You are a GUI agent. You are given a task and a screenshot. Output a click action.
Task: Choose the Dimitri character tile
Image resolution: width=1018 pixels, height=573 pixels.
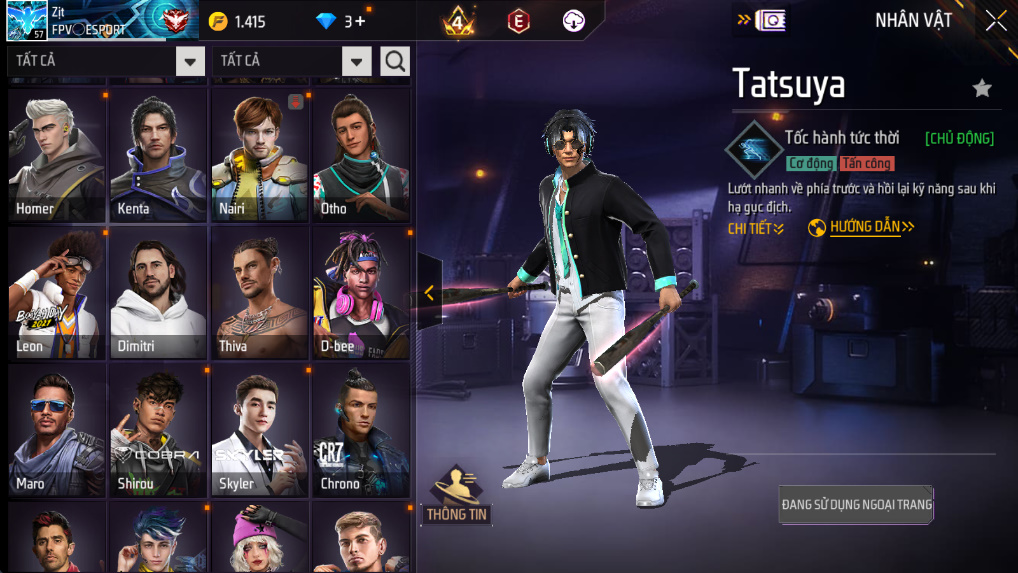click(158, 292)
